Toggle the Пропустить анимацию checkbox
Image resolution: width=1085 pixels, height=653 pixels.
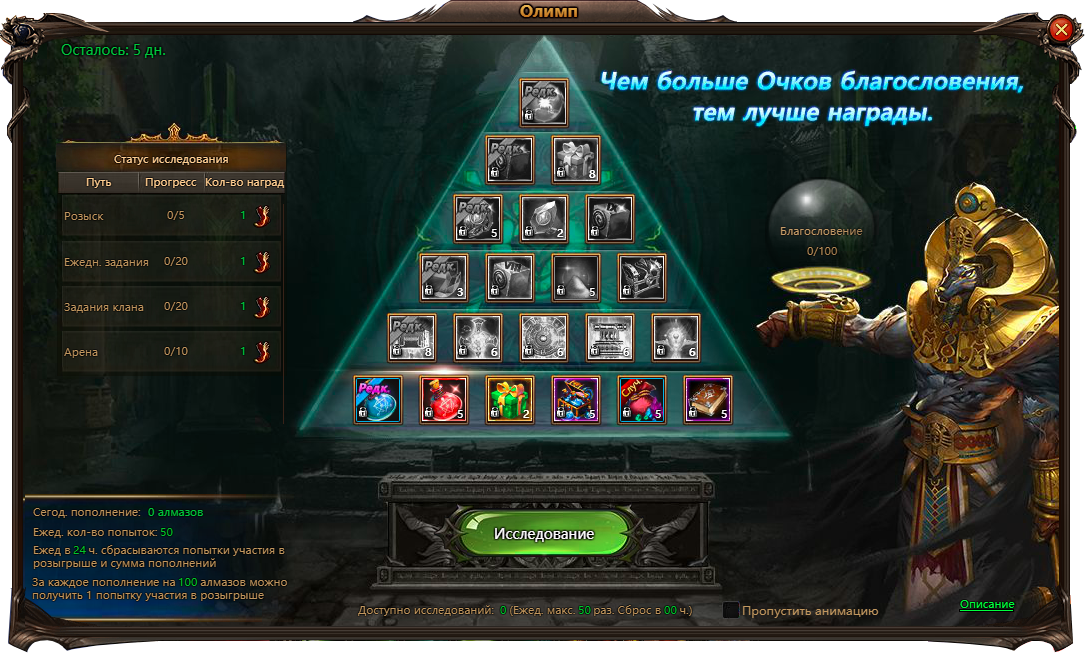click(x=731, y=610)
